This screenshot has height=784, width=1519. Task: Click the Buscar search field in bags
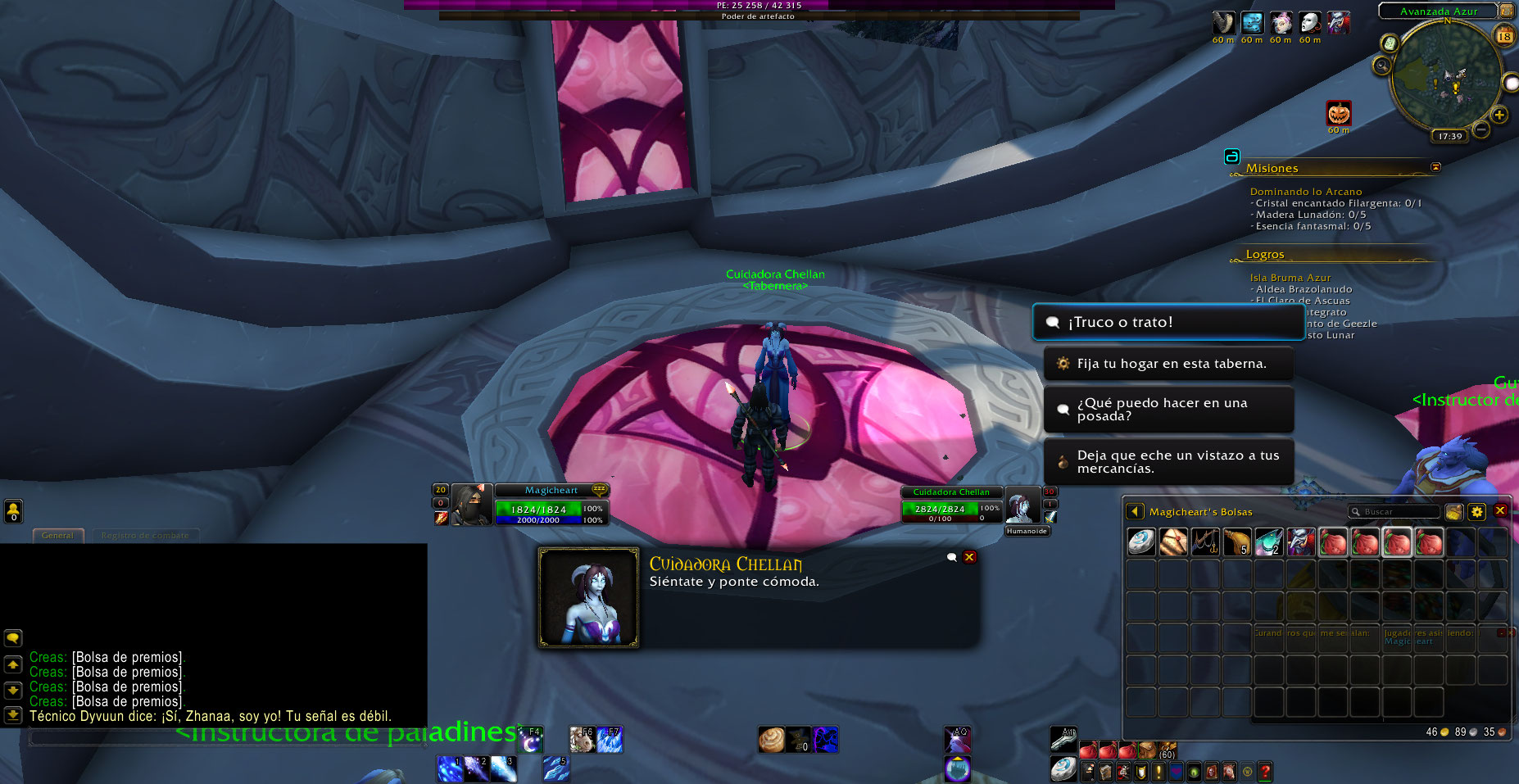click(1398, 512)
